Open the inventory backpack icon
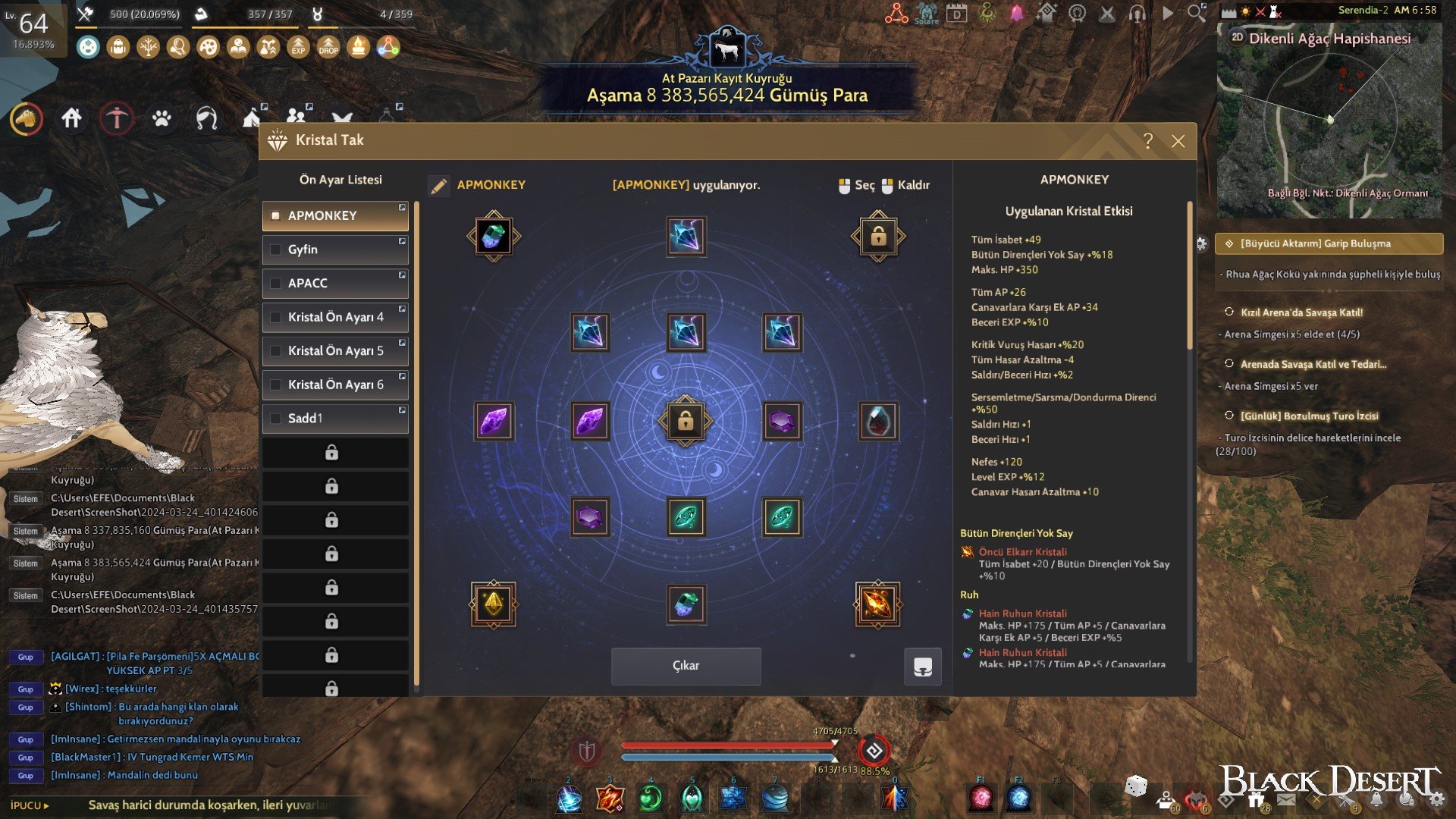Screen dimensions: 1456x819 118,47
